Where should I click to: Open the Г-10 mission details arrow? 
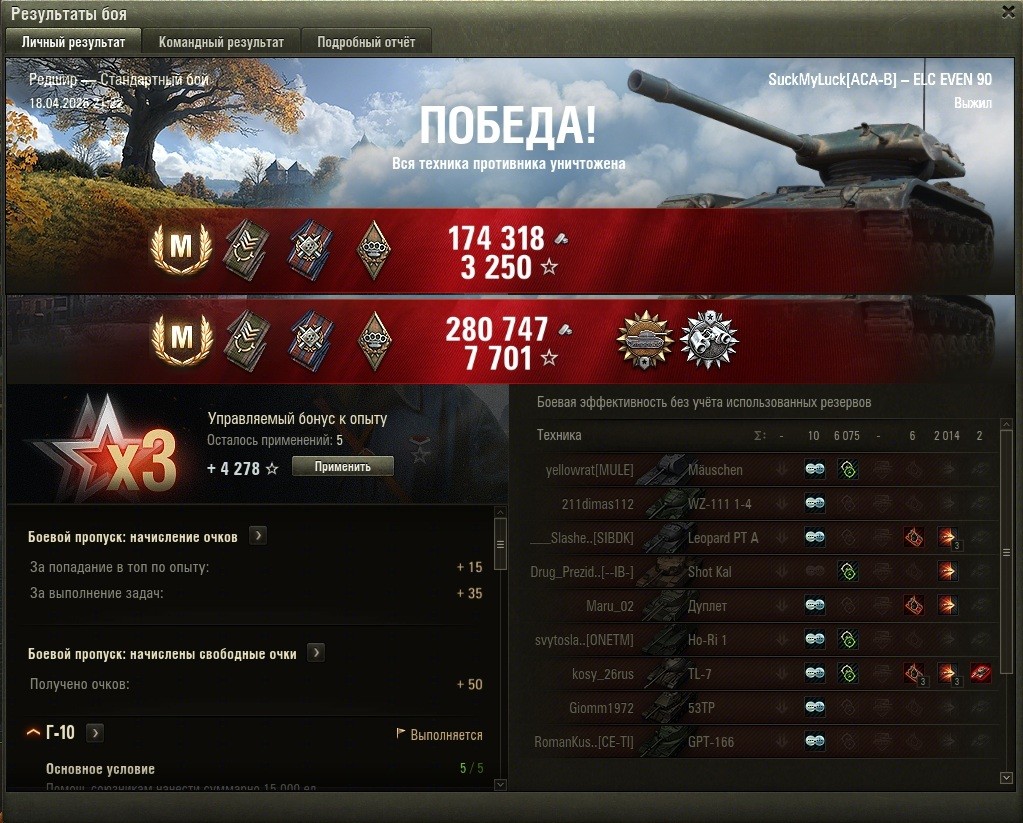coord(95,733)
